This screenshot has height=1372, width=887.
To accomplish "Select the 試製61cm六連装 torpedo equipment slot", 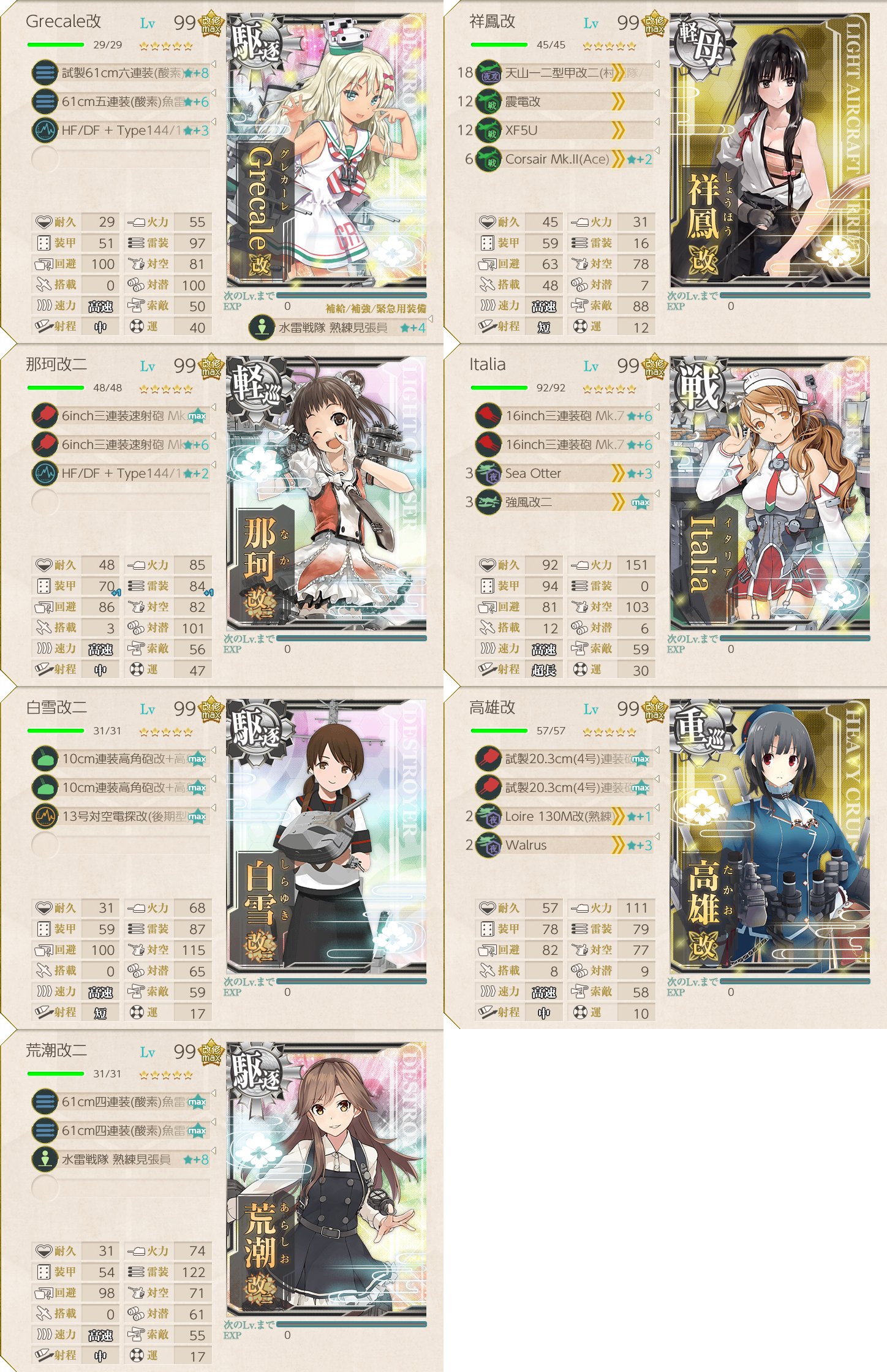I will [x=123, y=73].
